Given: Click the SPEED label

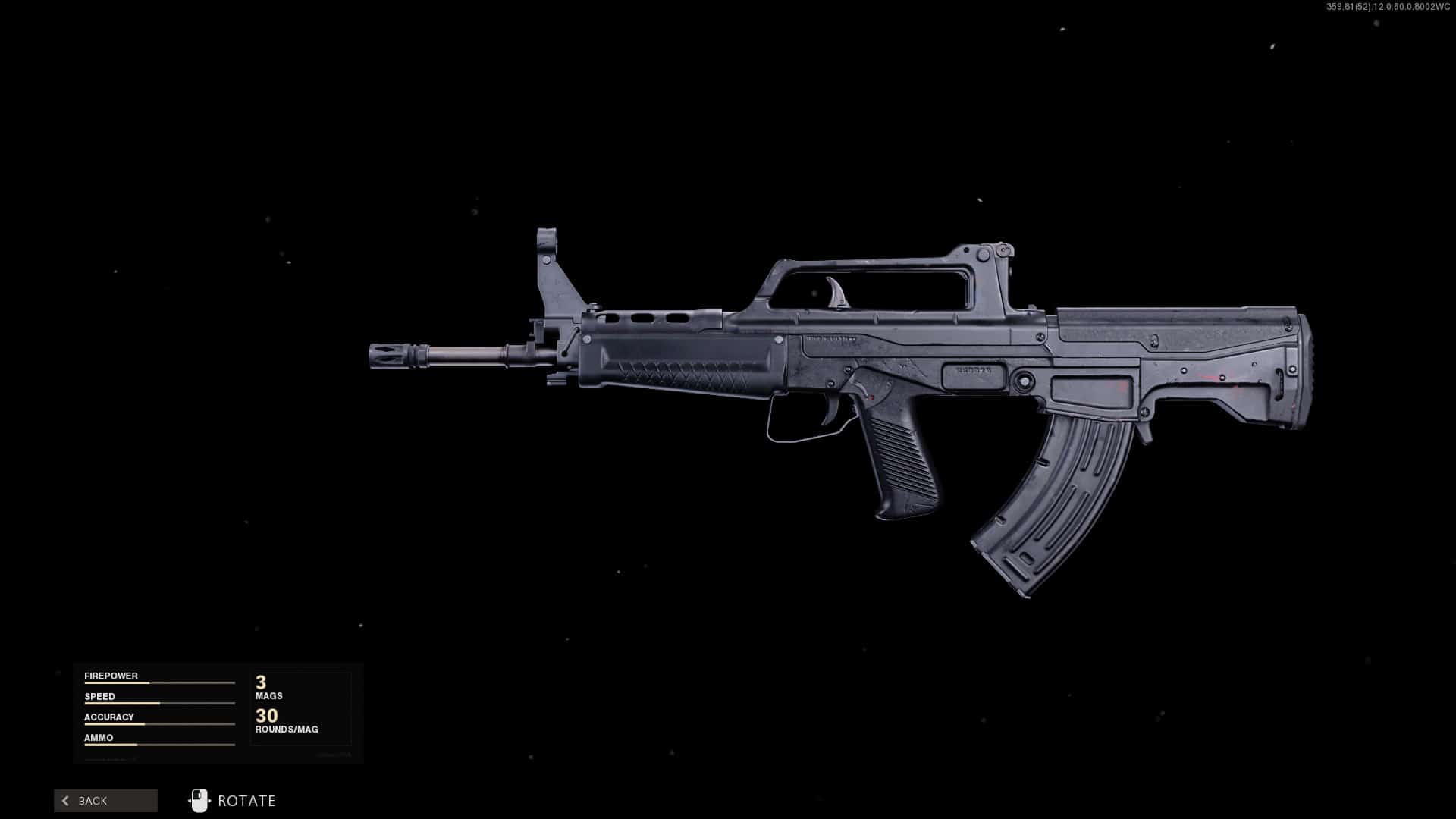Looking at the screenshot, I should [99, 695].
